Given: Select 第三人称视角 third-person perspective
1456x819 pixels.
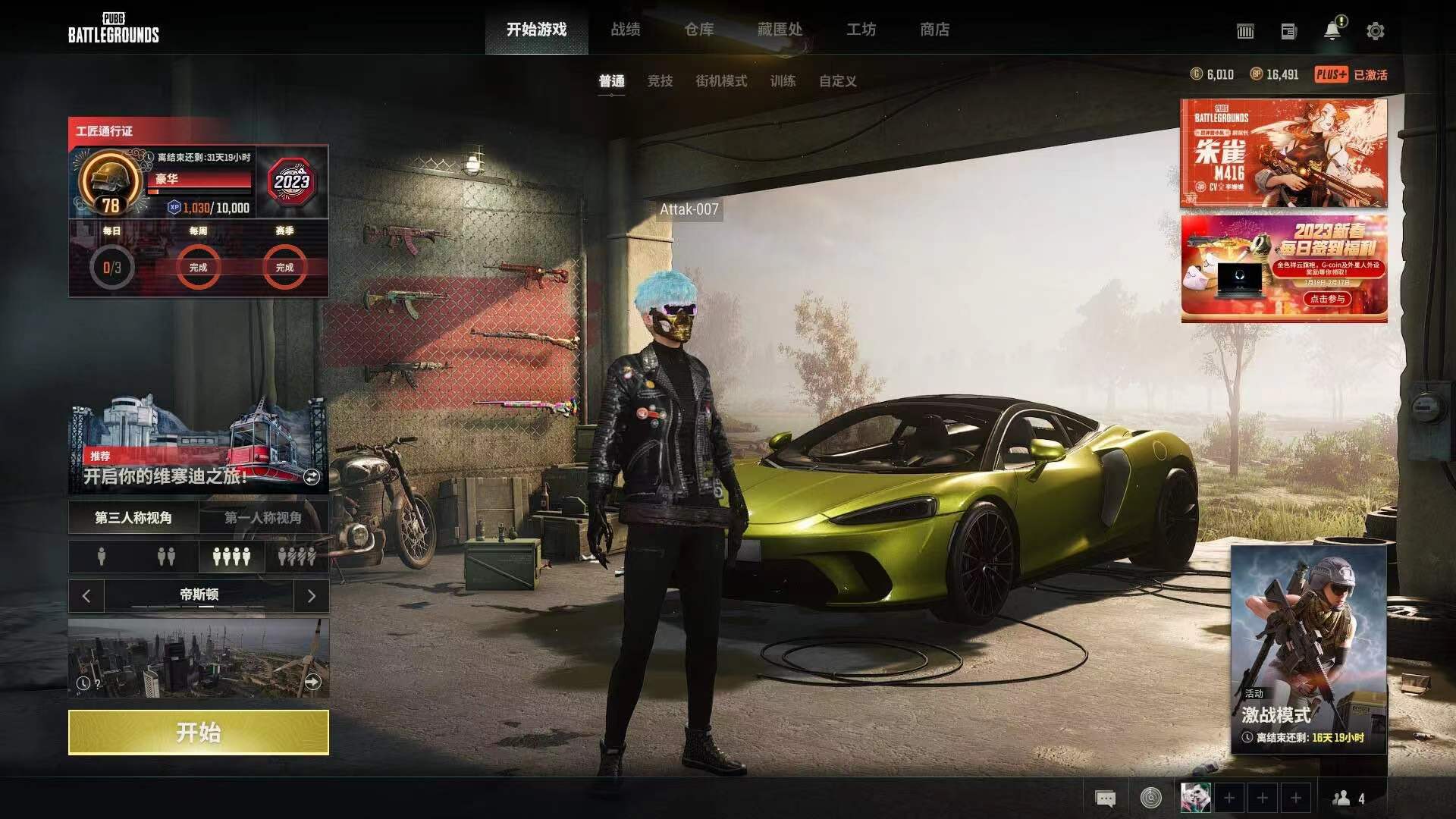Looking at the screenshot, I should 133,518.
